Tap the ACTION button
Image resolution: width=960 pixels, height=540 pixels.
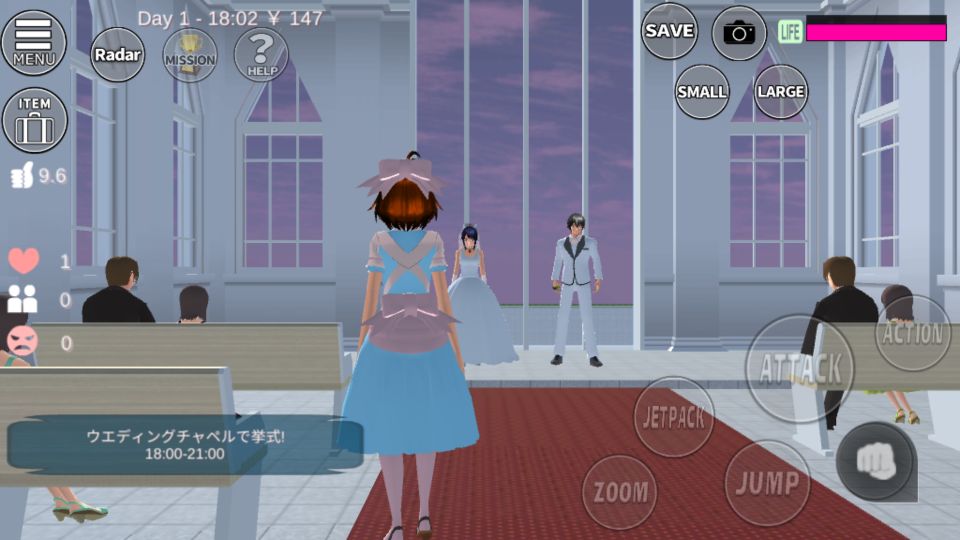pyautogui.click(x=912, y=334)
